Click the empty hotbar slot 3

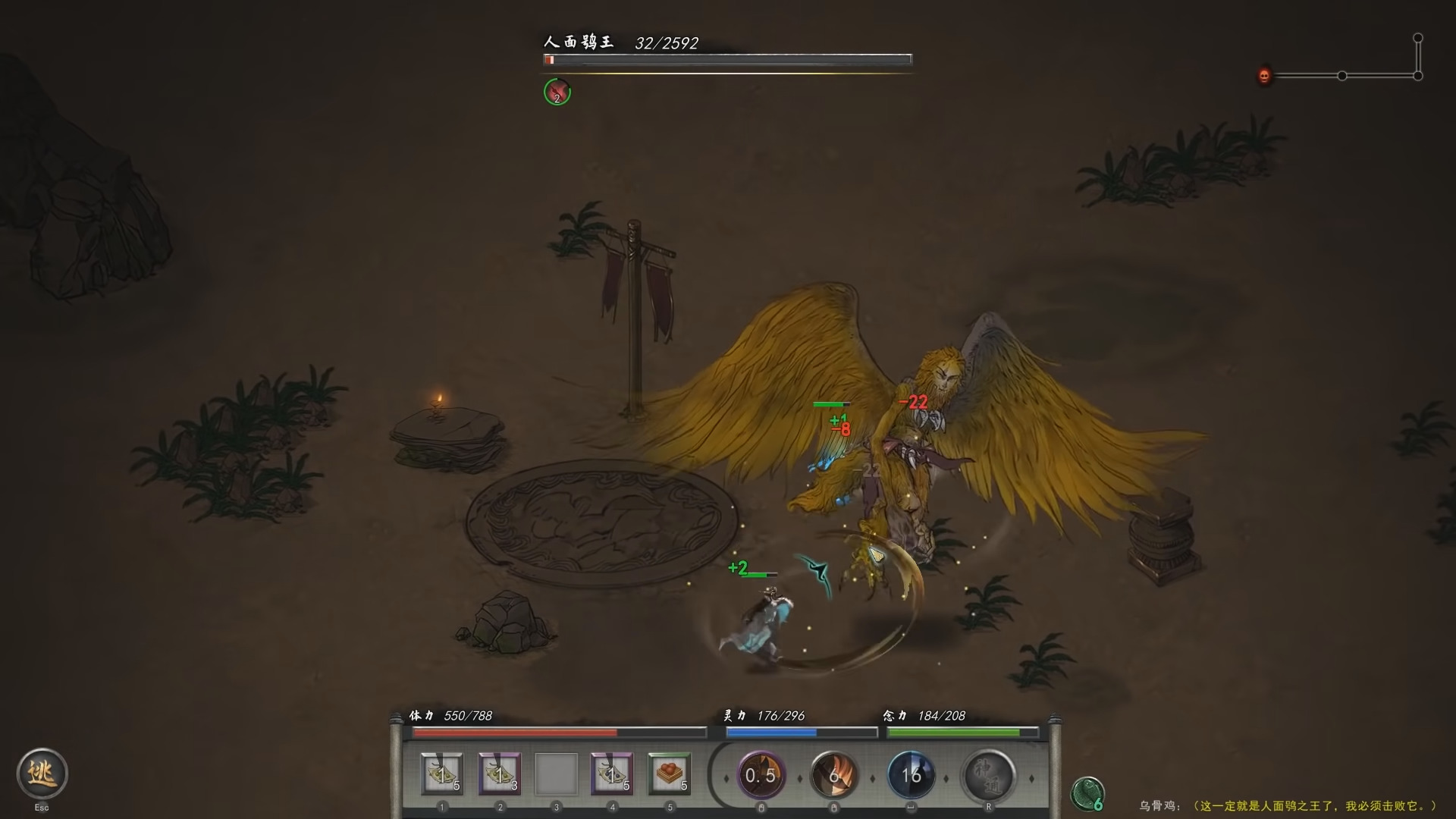point(555,773)
